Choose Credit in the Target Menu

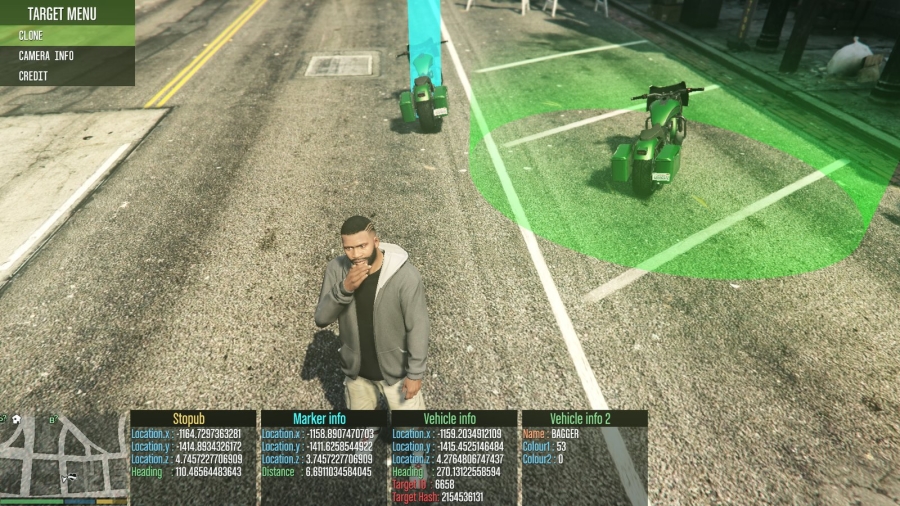(66, 76)
